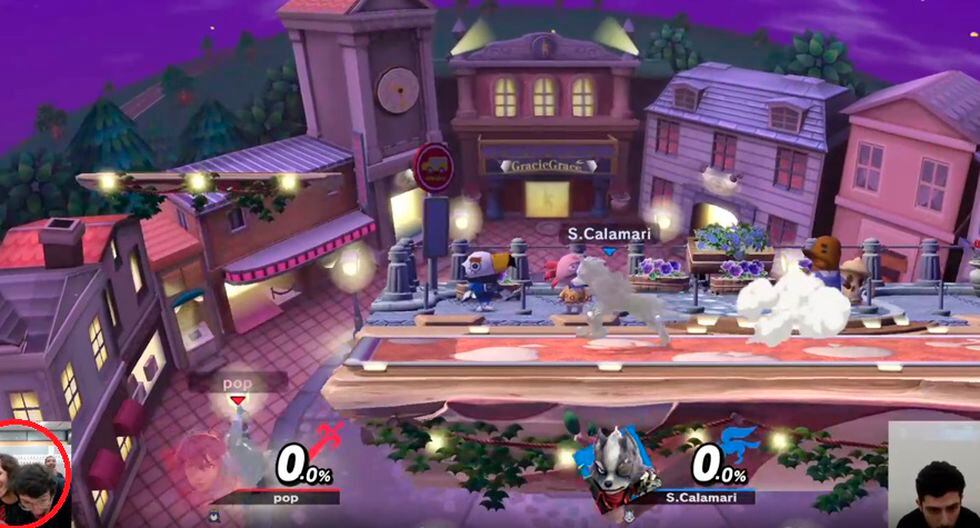Open the red-circled webcam feed thumbnail
The image size is (980, 528).
[34, 476]
